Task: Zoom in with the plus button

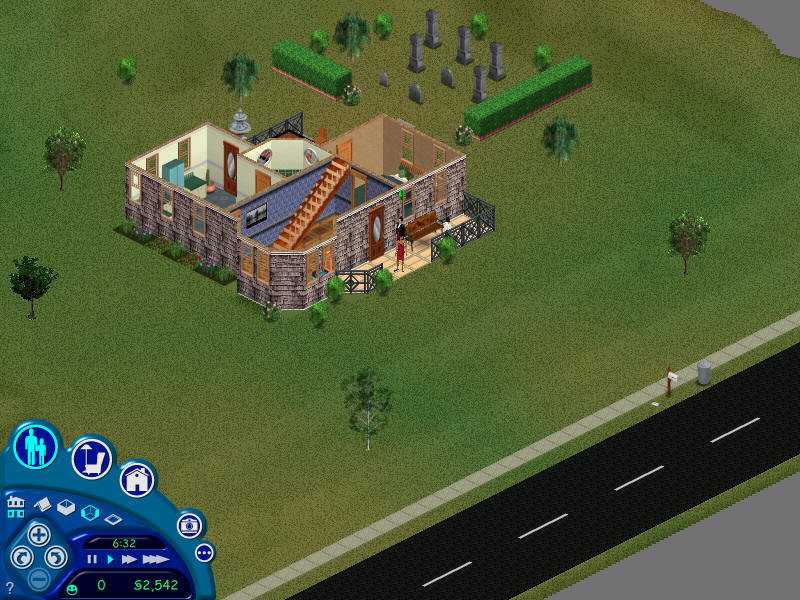Action: click(38, 534)
